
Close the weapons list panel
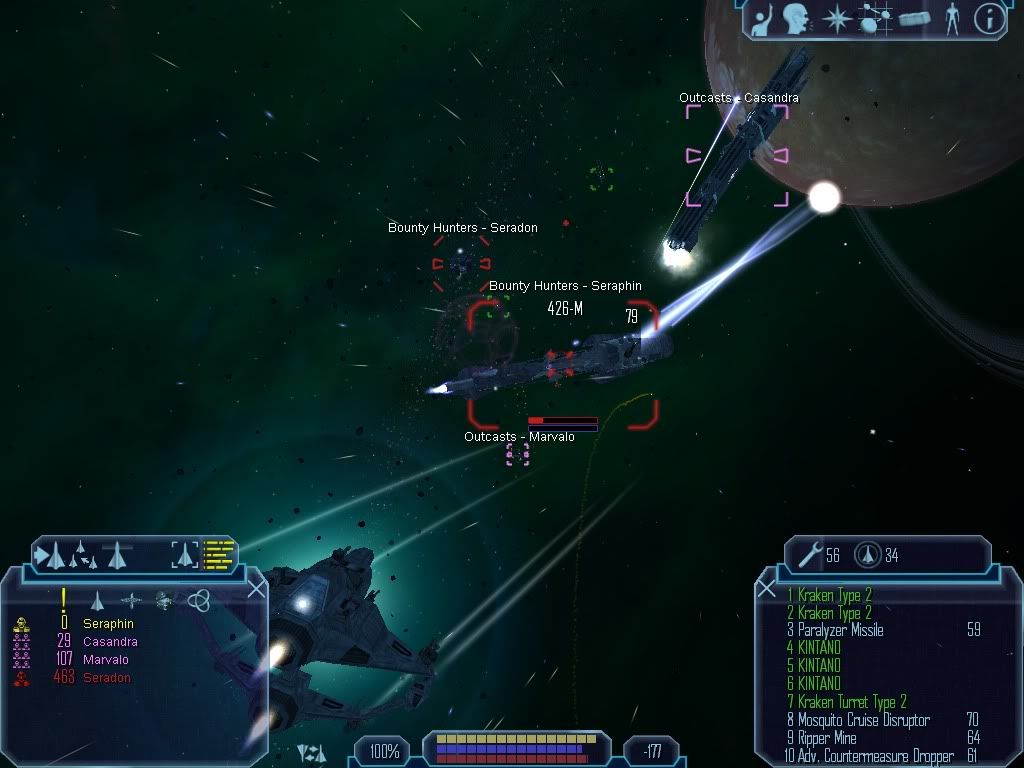(767, 589)
